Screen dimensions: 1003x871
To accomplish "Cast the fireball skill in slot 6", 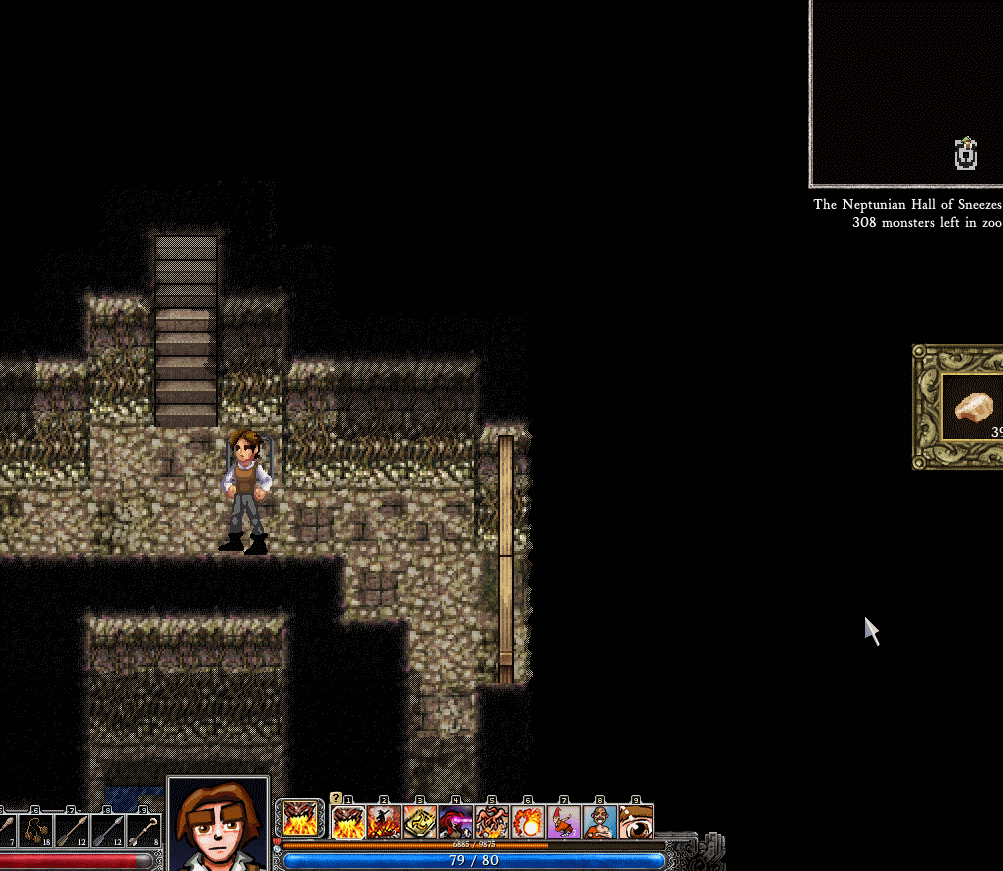I will [528, 822].
